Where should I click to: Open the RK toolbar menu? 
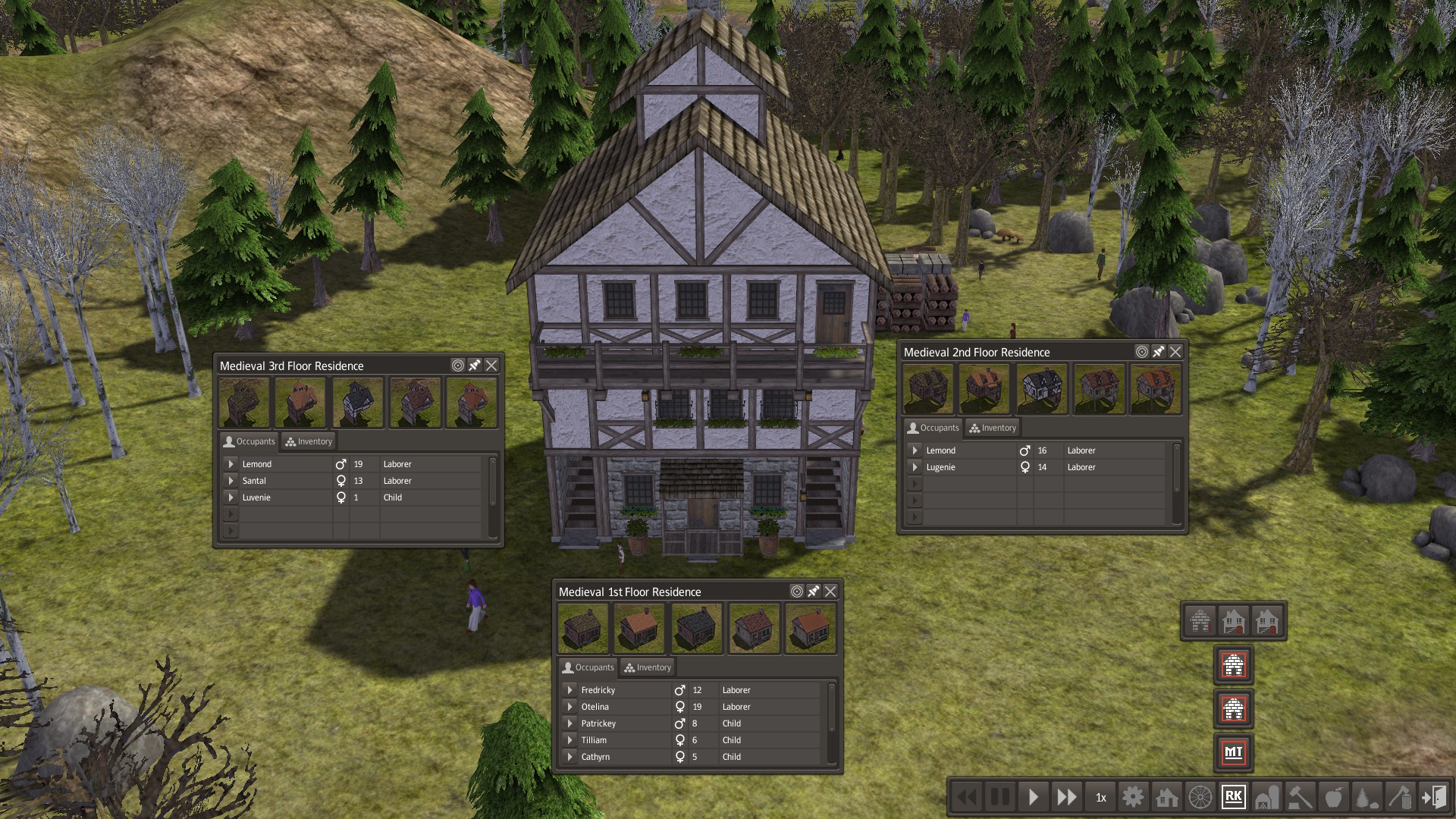point(1233,797)
